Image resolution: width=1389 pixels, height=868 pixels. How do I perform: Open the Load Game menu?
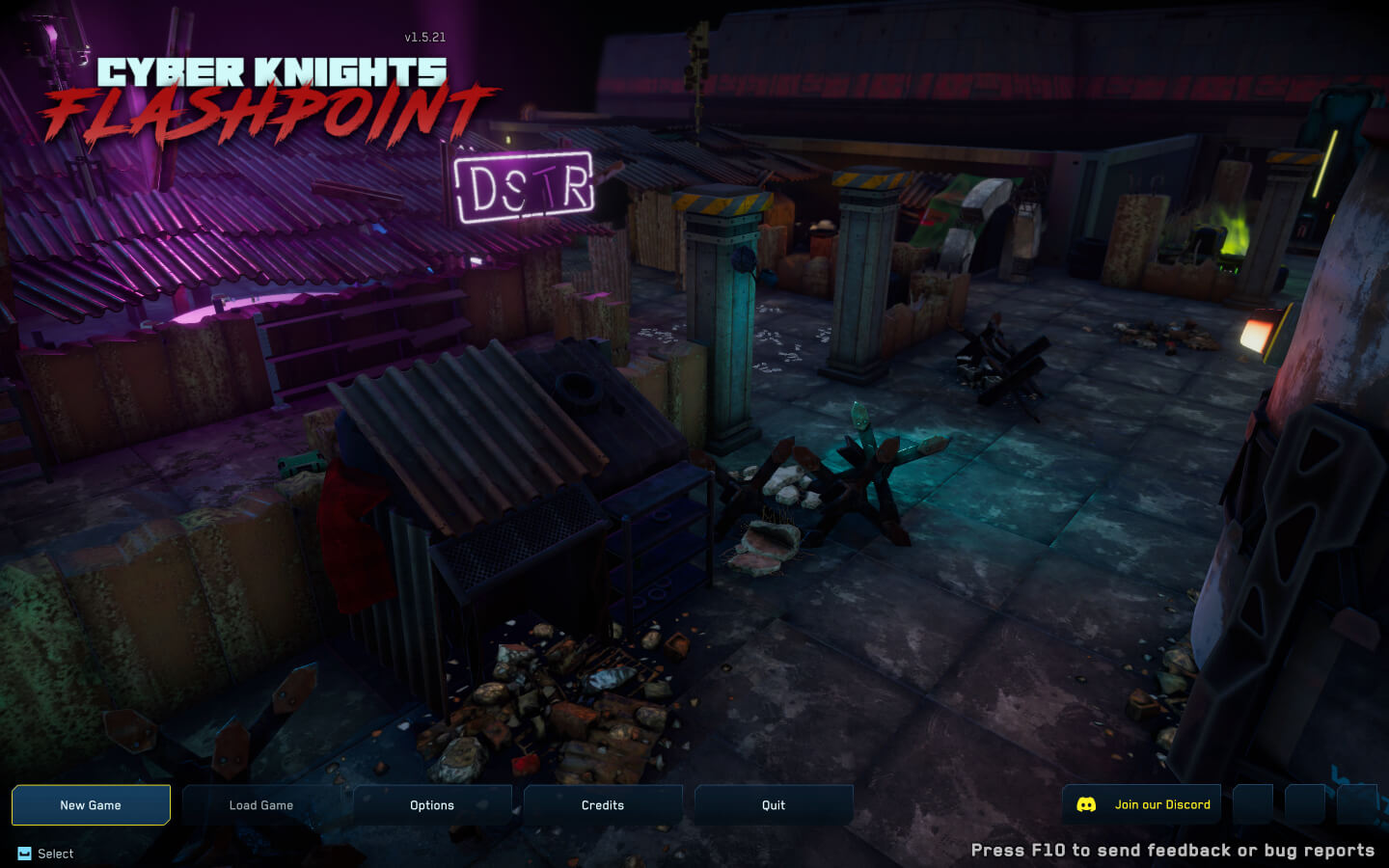pyautogui.click(x=261, y=805)
